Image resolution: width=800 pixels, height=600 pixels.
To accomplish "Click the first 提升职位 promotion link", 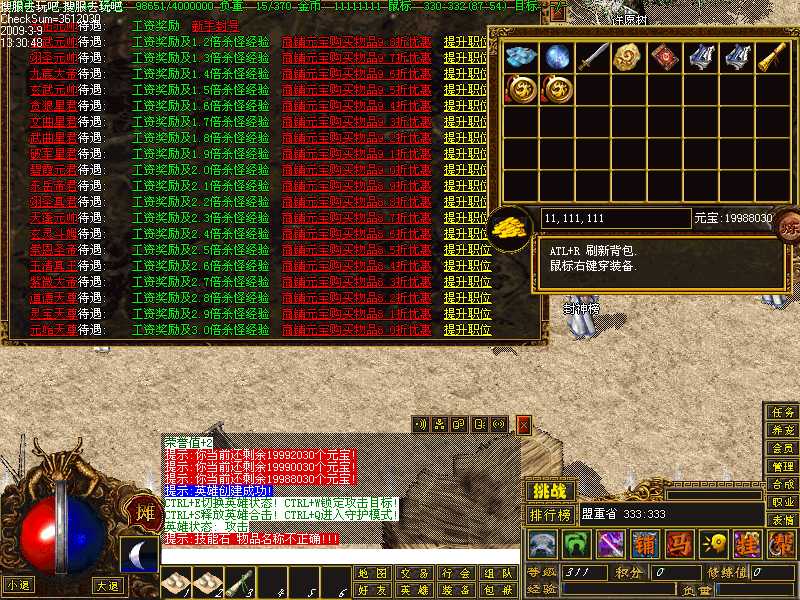I will click(467, 43).
